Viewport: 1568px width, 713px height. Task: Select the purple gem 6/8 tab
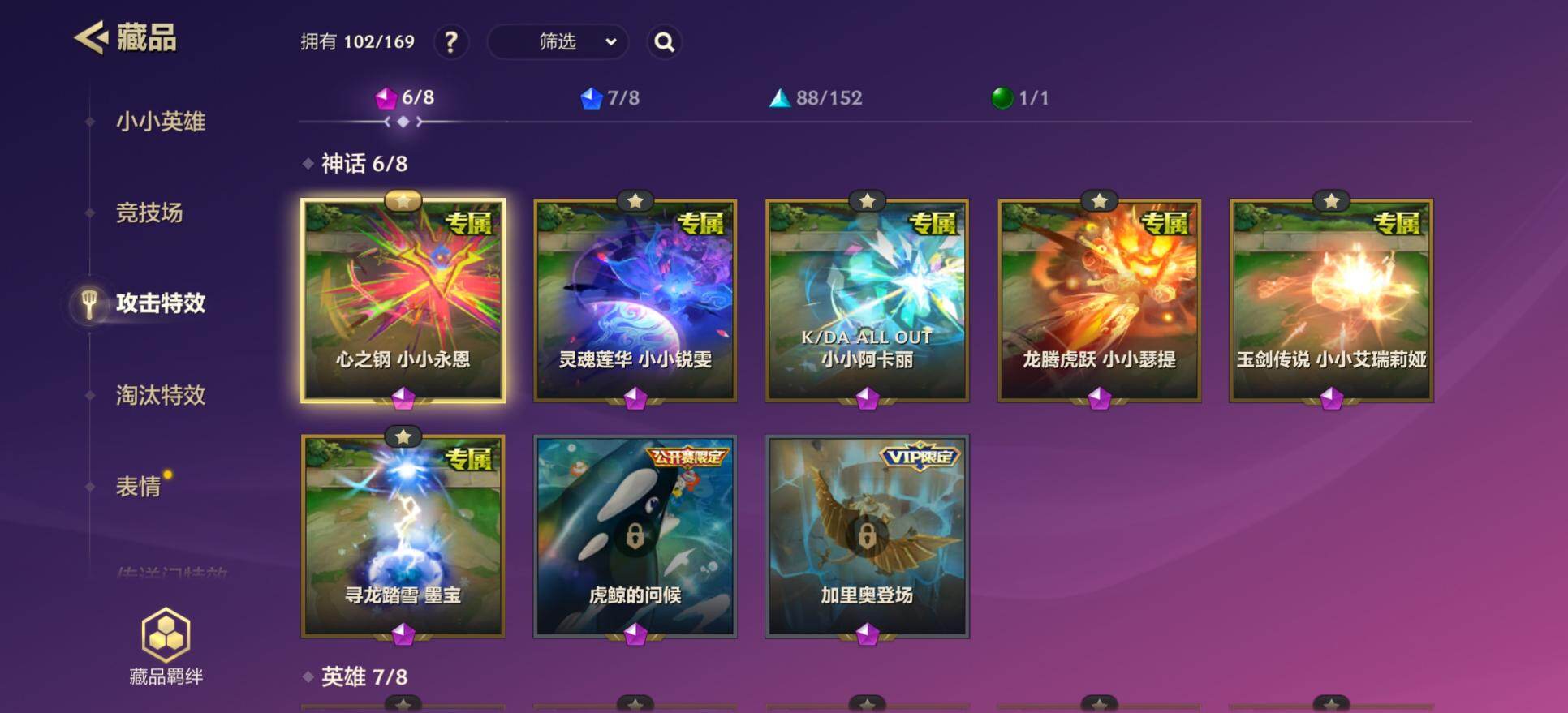[405, 98]
